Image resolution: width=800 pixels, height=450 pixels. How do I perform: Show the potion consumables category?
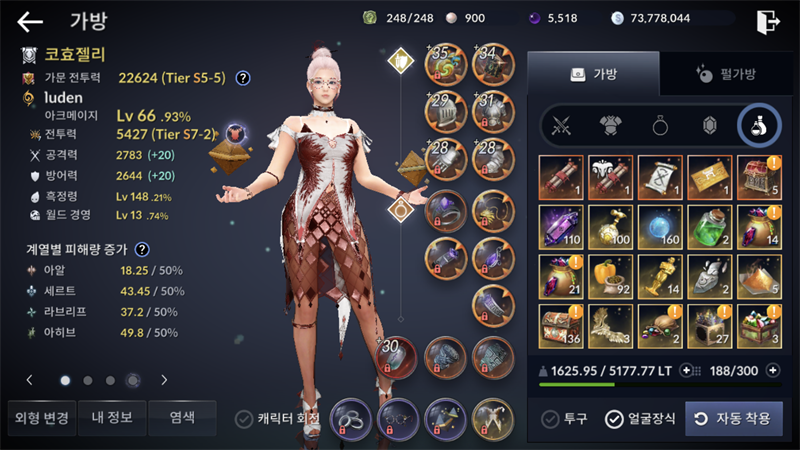(758, 126)
